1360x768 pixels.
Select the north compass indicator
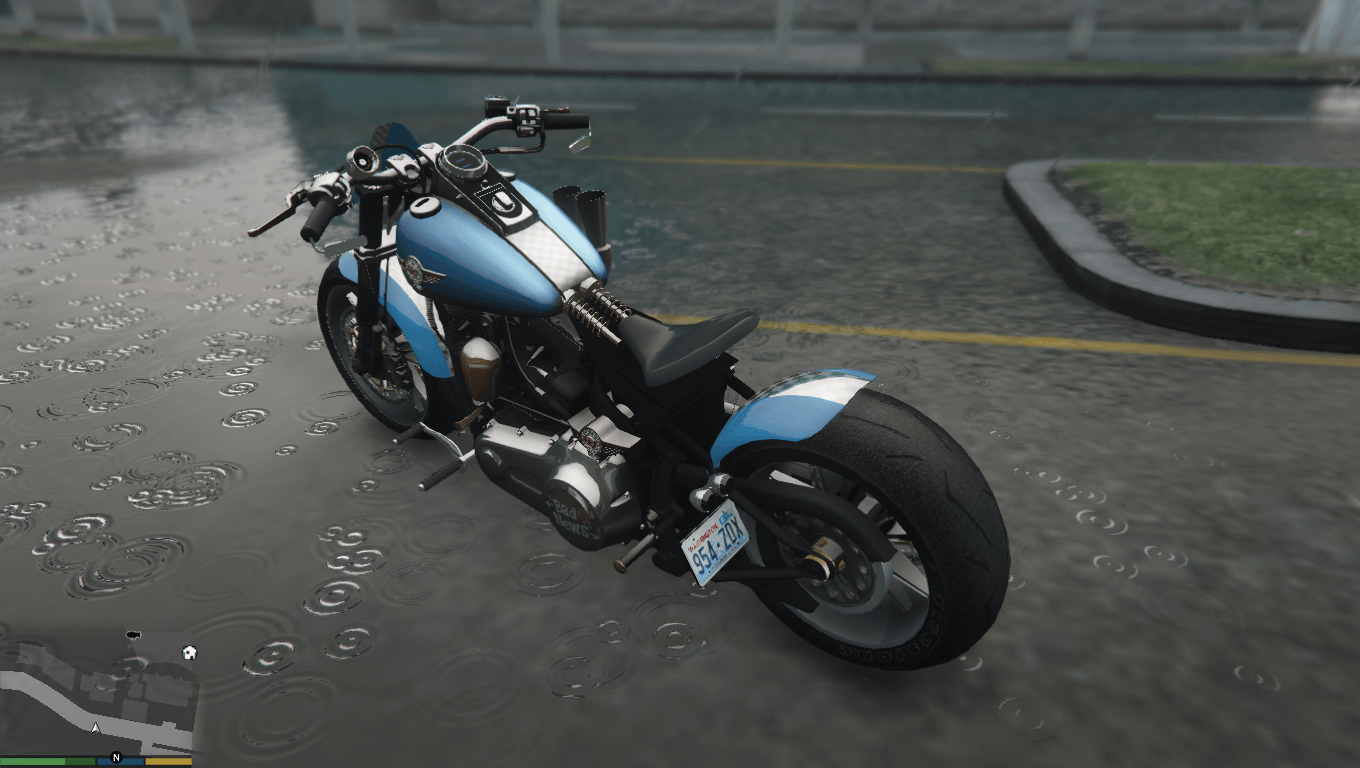point(116,758)
